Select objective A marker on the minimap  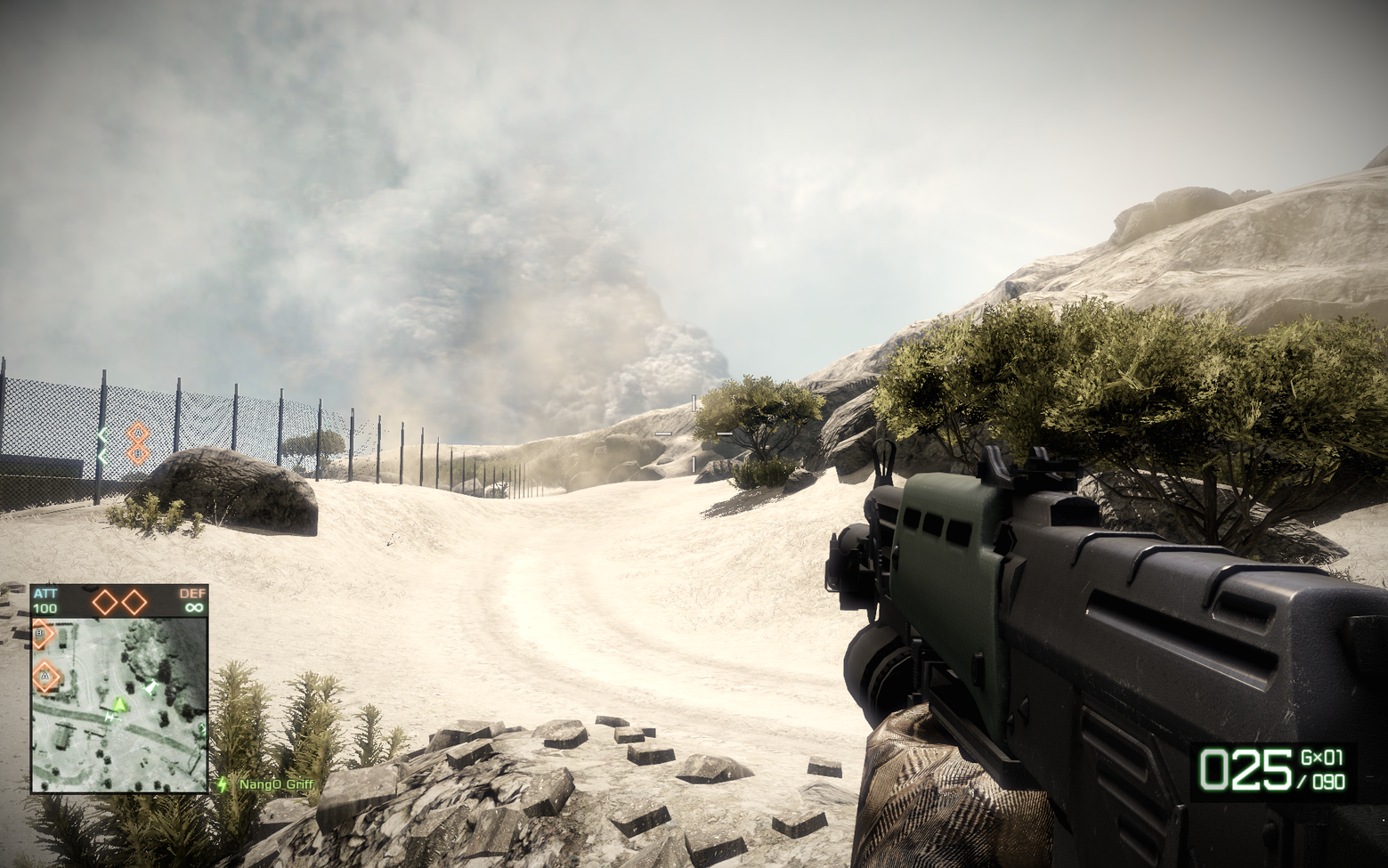pyautogui.click(x=44, y=677)
